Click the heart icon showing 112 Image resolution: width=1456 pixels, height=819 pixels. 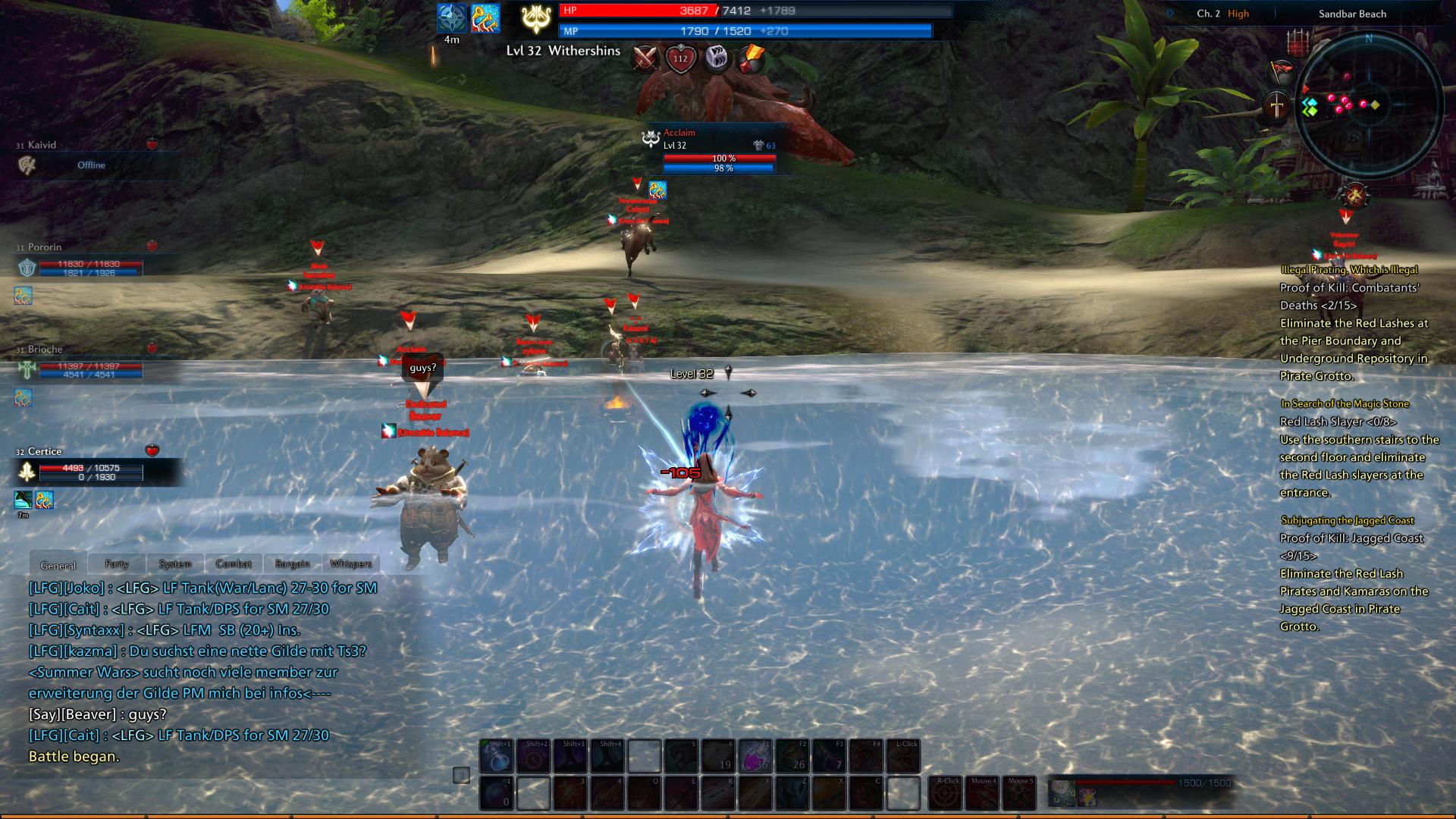click(680, 58)
